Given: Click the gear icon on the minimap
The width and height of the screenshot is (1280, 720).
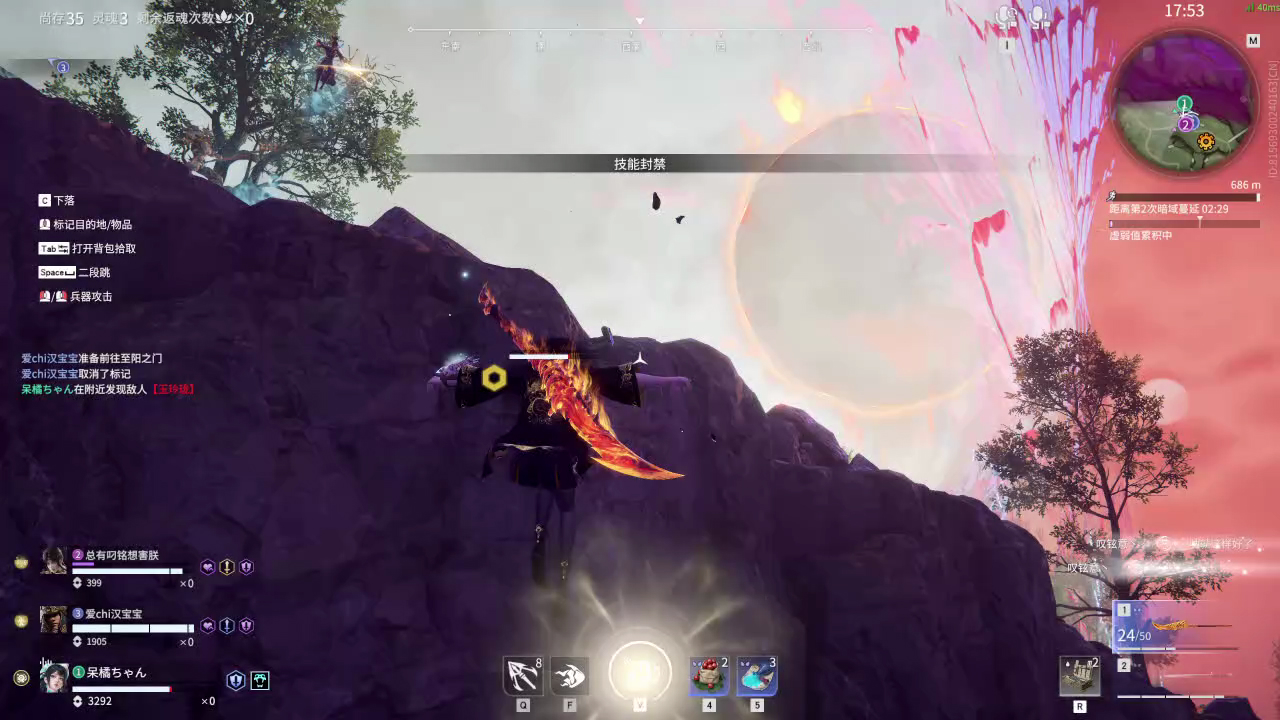Looking at the screenshot, I should coord(1207,143).
